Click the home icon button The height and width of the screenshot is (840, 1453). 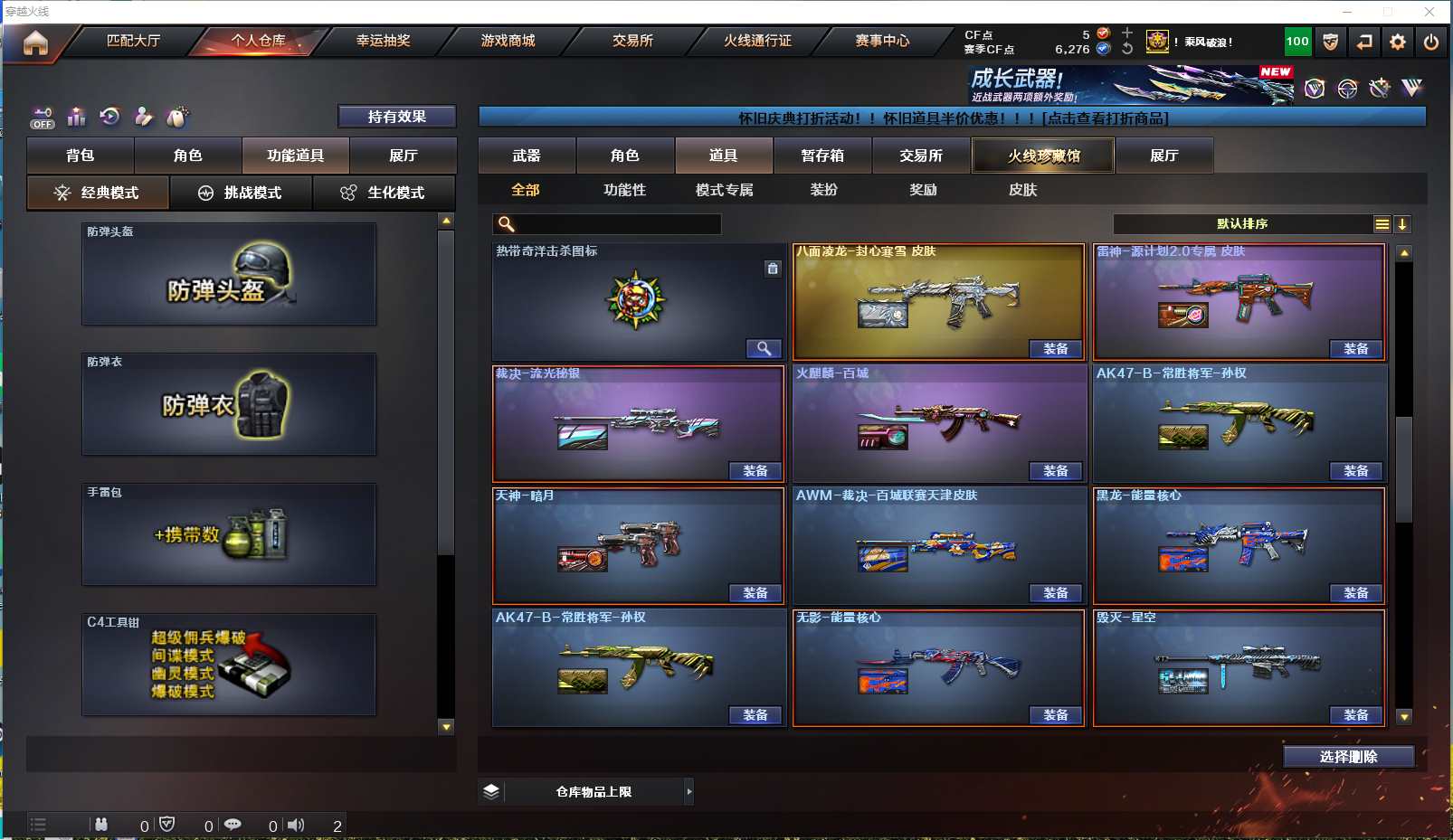pos(35,42)
